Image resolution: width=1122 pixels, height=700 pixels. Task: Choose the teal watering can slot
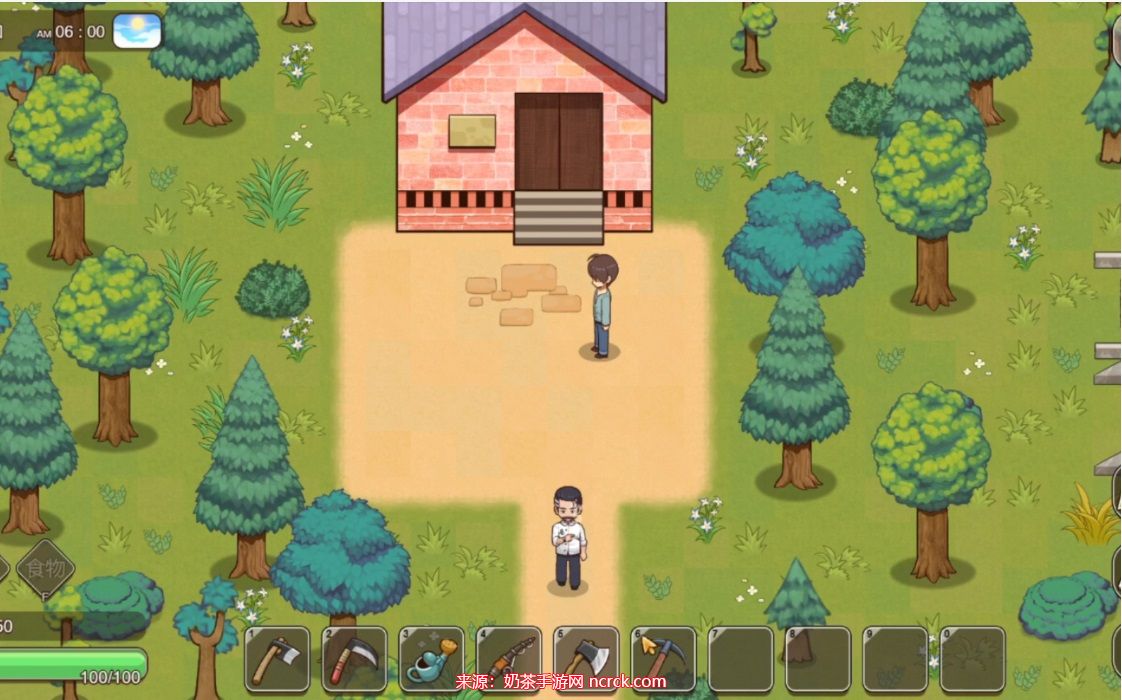tap(432, 659)
